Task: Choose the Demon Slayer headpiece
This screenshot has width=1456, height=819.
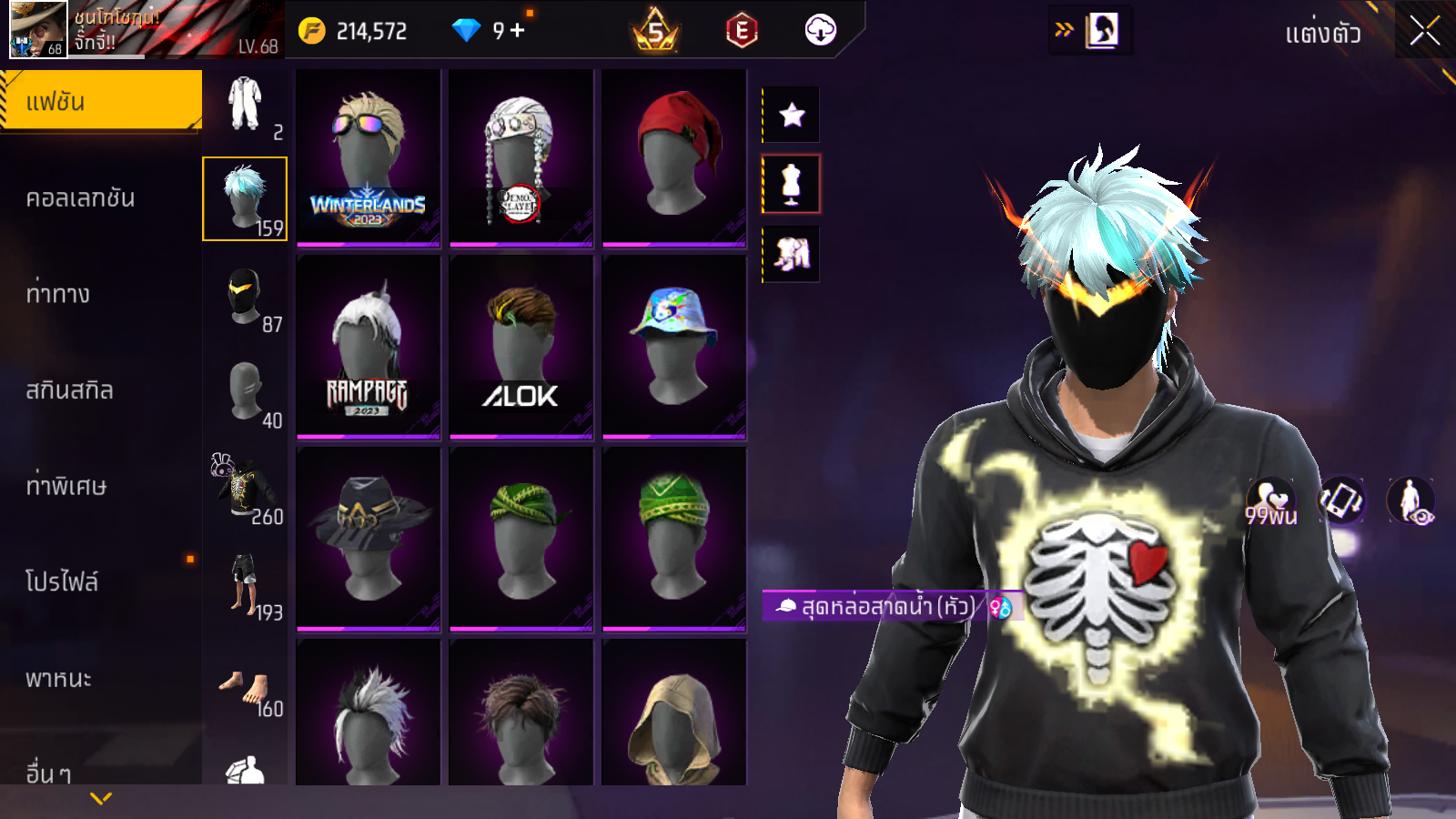Action: coord(521,157)
